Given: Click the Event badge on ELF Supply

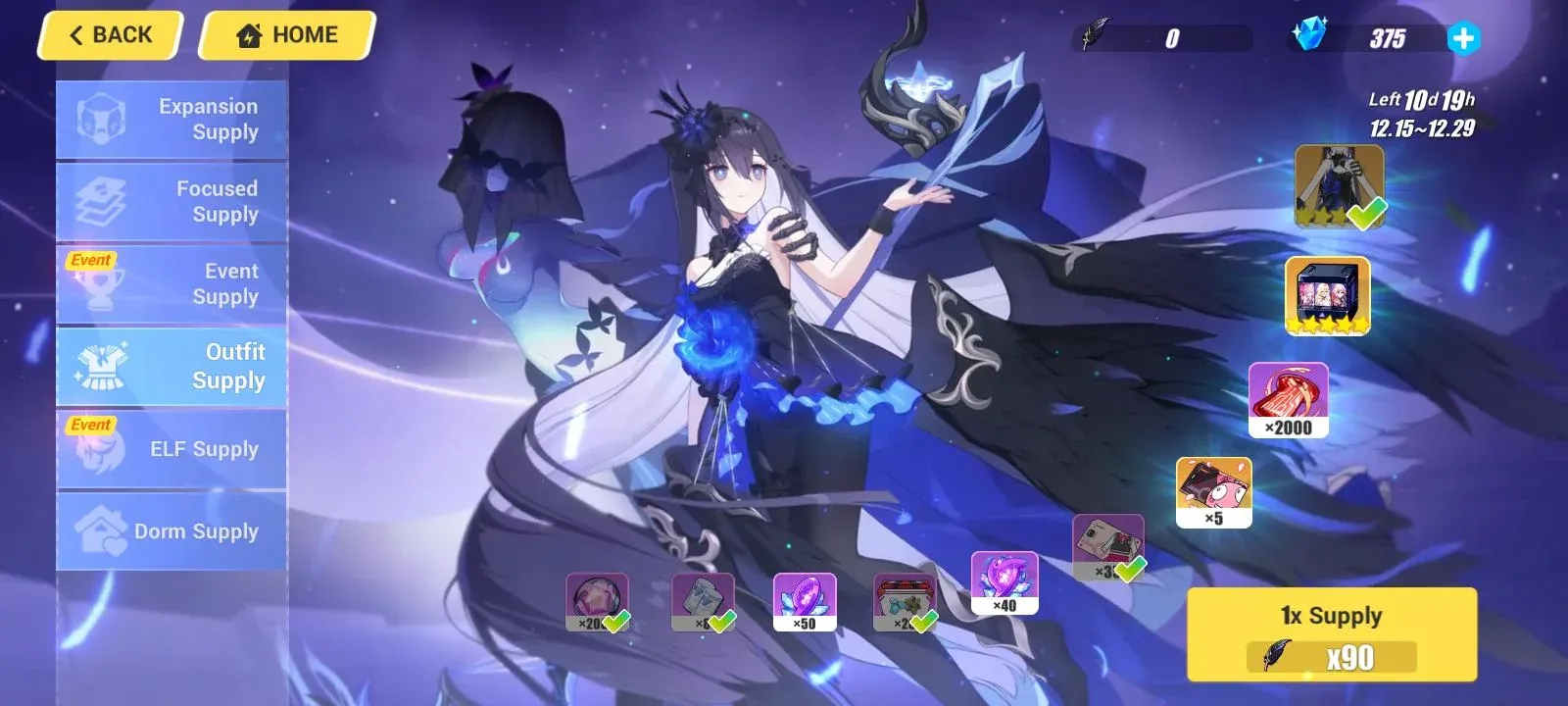Looking at the screenshot, I should click(90, 426).
